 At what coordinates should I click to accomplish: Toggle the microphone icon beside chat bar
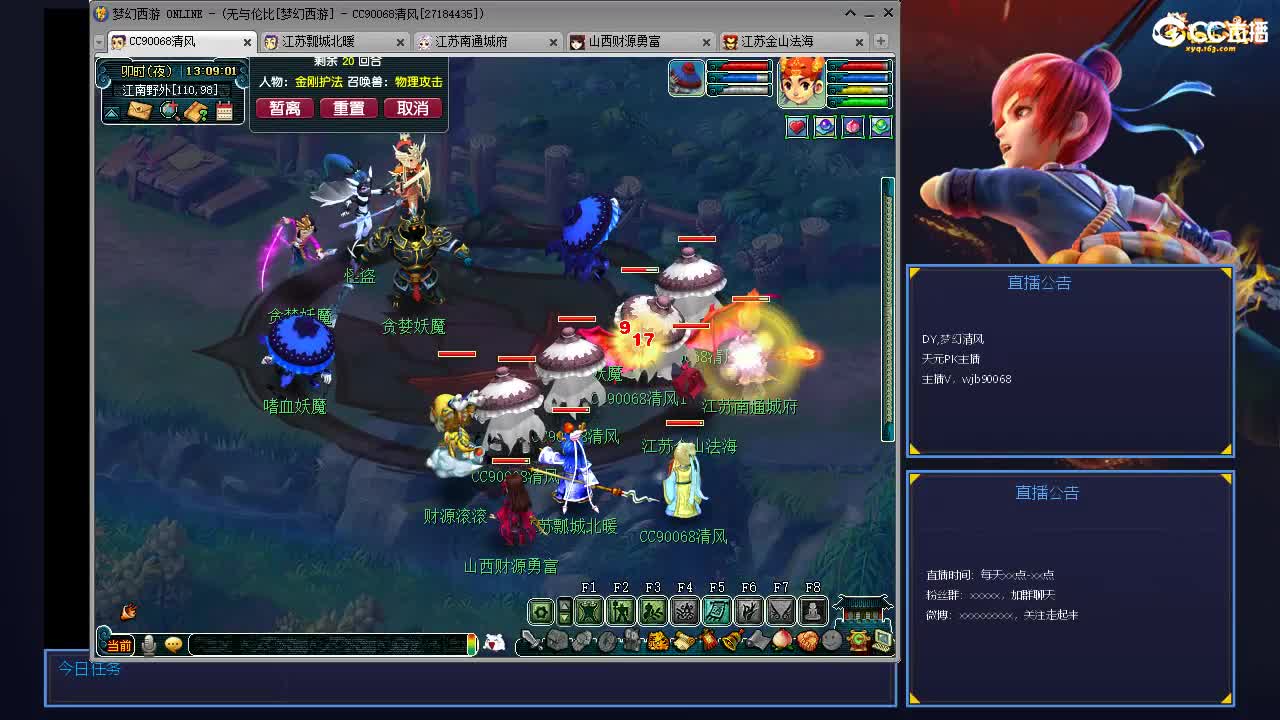148,645
